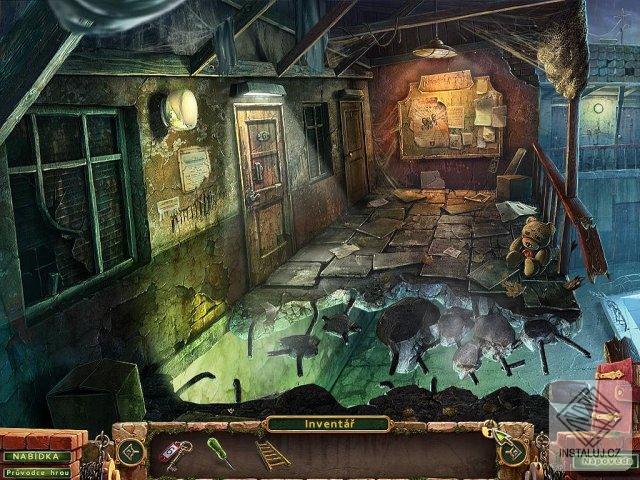This screenshot has width=640, height=480.
Task: Choose the wooden ladder inventory item
Action: (272, 454)
